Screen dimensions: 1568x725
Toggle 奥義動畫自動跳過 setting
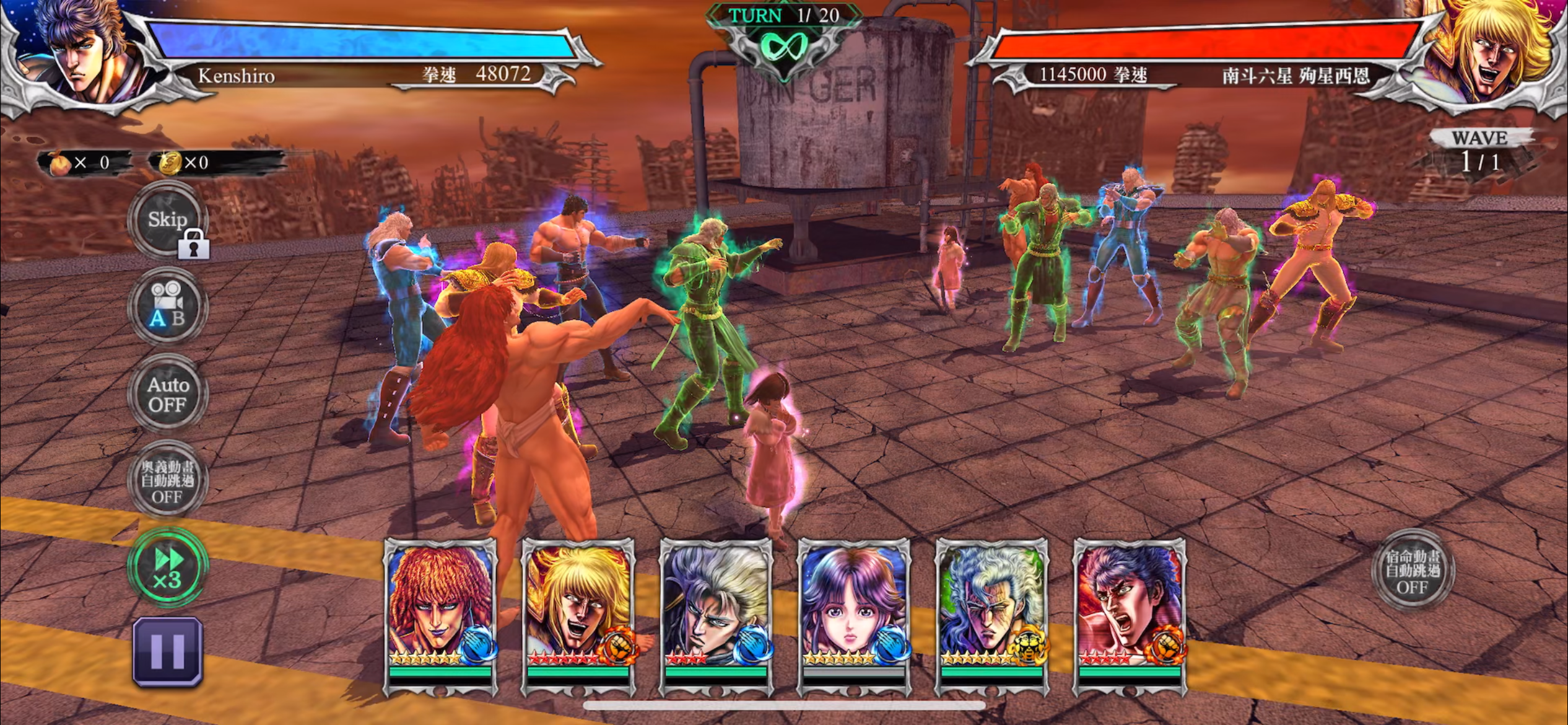coord(167,481)
